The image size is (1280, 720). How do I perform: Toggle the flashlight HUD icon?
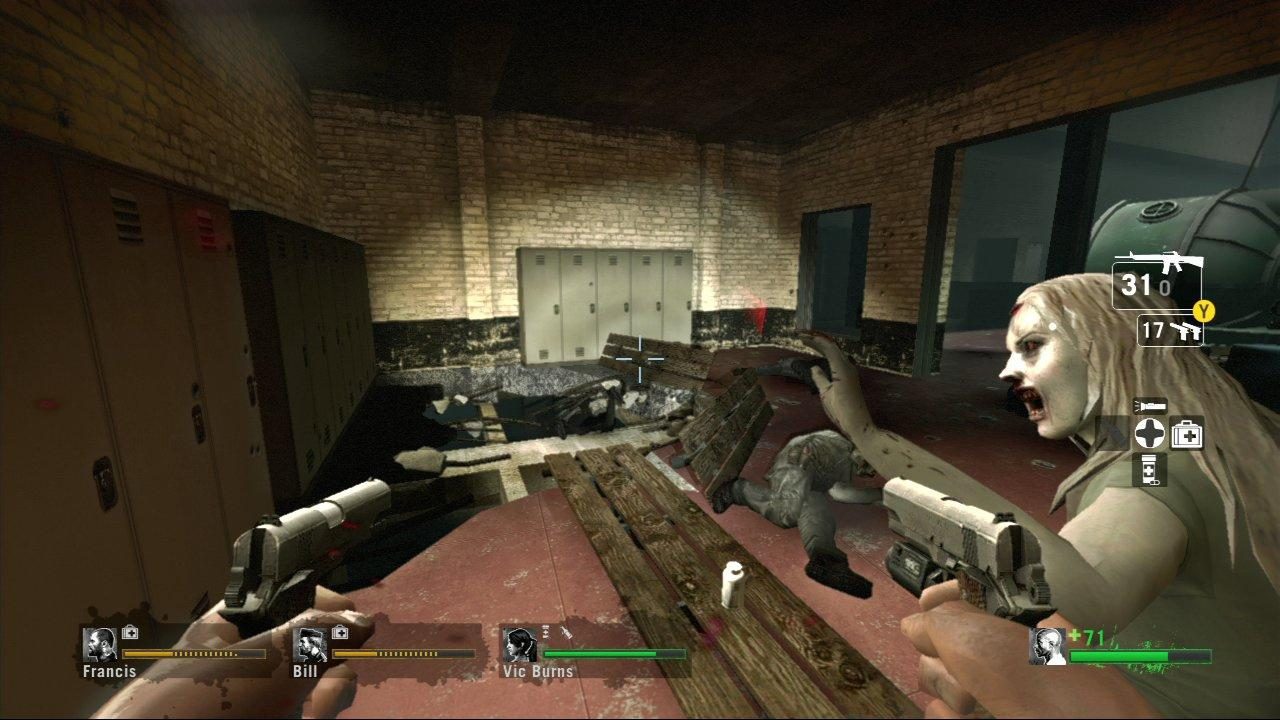(x=1151, y=405)
